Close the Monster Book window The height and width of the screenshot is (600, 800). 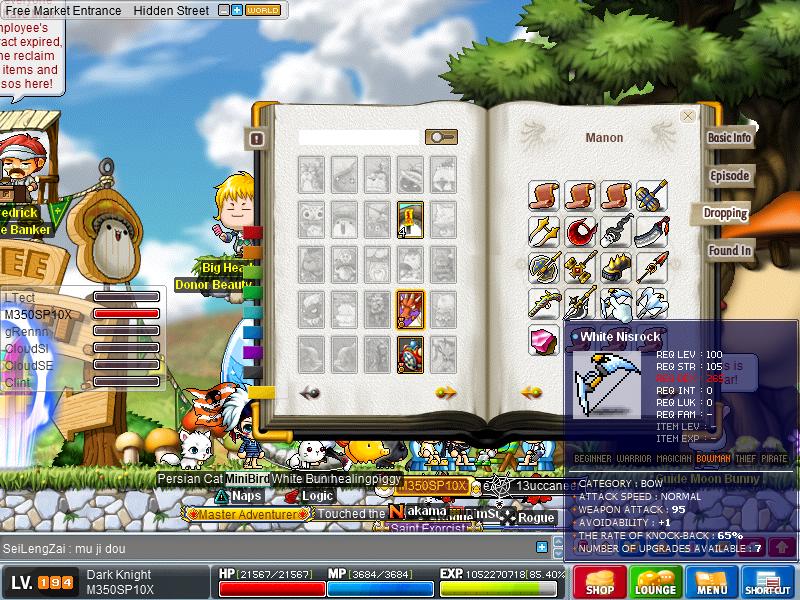(x=688, y=116)
